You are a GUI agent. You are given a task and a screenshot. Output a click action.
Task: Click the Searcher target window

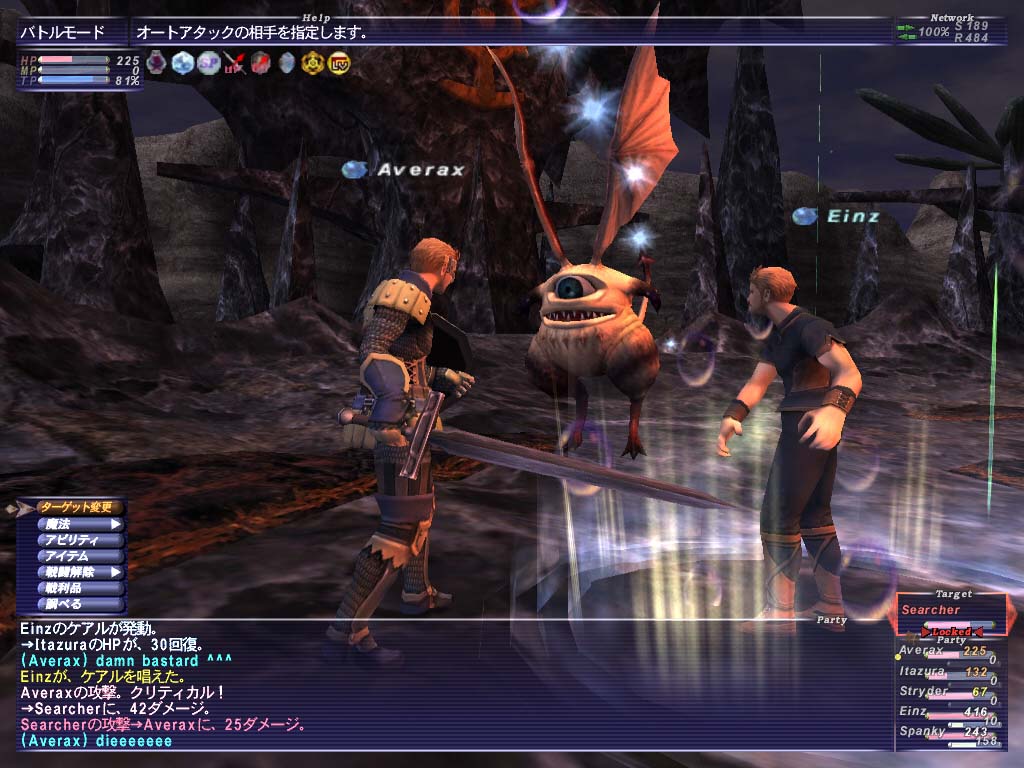coord(950,612)
